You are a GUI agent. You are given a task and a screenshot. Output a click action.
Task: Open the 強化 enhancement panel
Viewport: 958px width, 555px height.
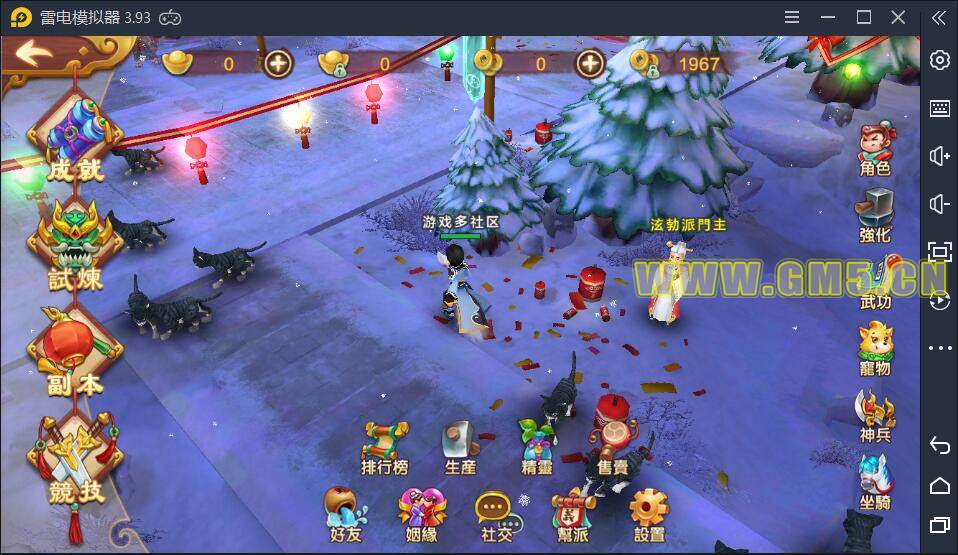click(x=875, y=217)
